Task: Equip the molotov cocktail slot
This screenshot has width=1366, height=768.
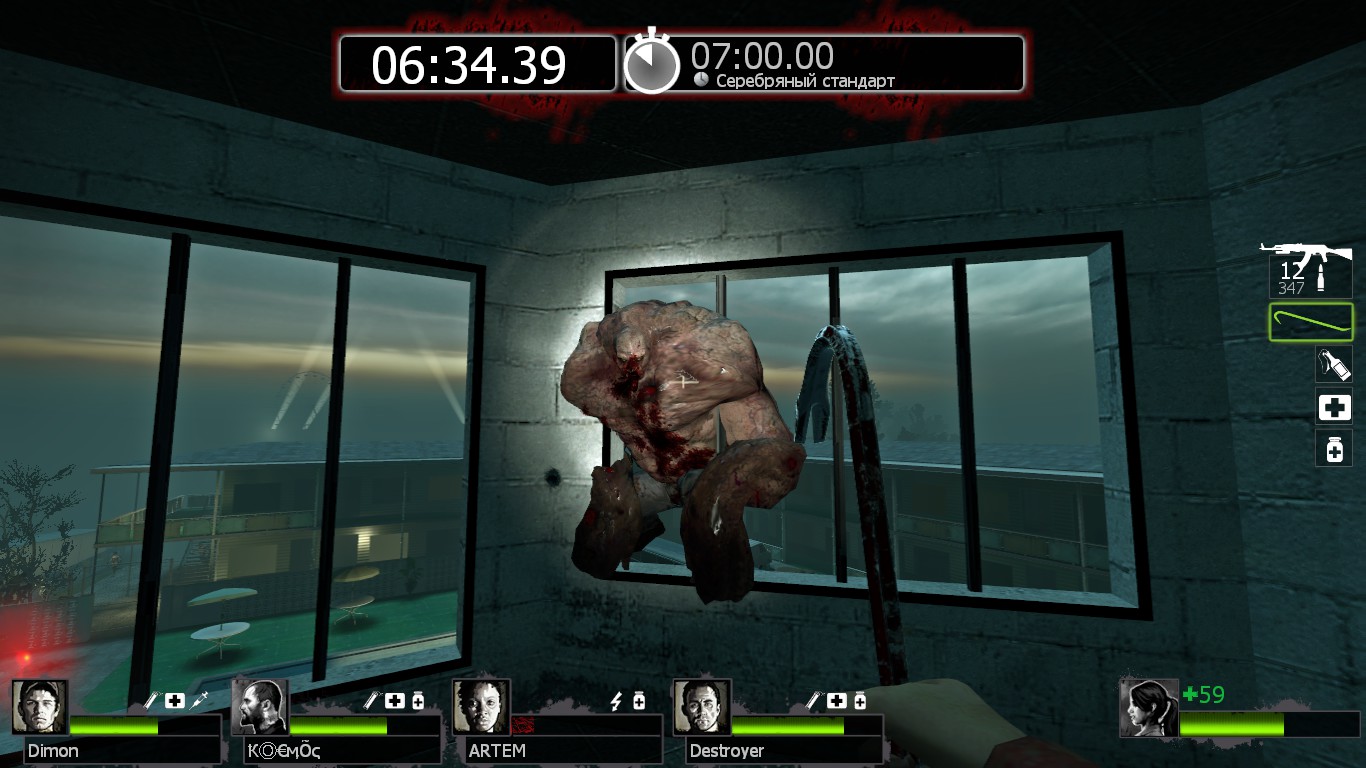Action: (x=1334, y=364)
